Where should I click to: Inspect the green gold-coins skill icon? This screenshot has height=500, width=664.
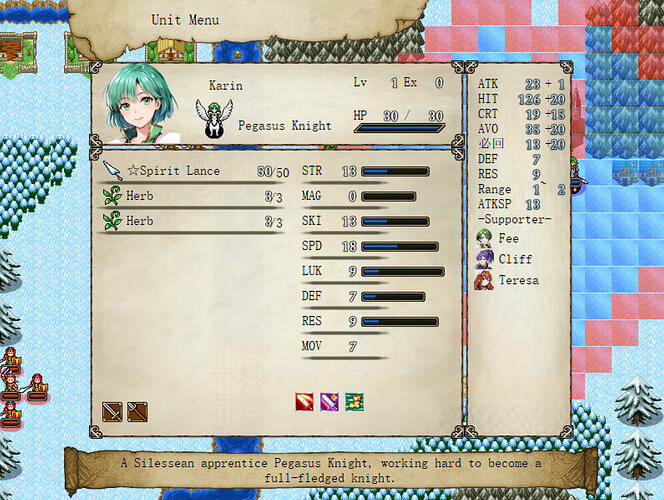(354, 402)
